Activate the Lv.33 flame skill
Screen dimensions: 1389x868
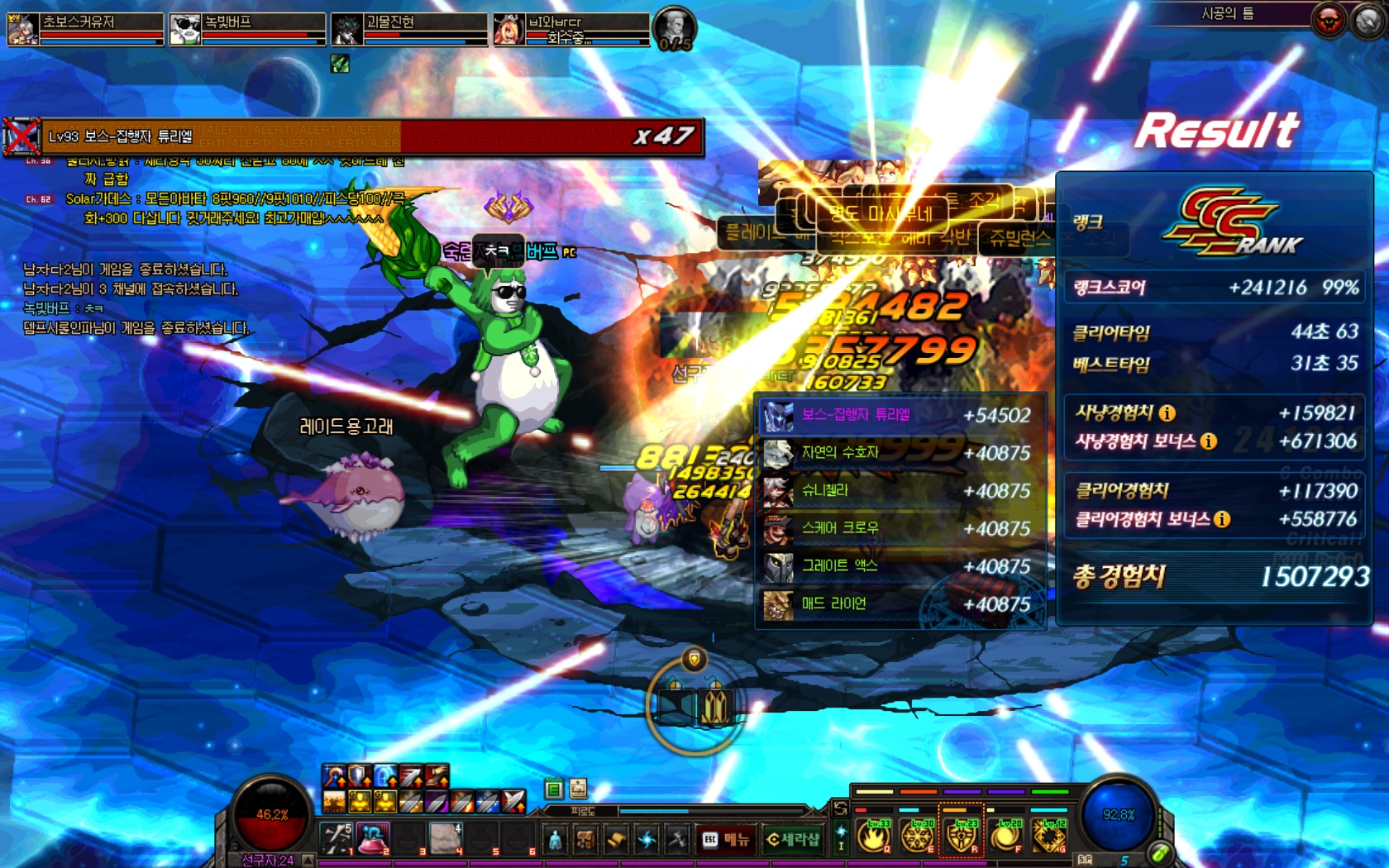click(x=874, y=837)
